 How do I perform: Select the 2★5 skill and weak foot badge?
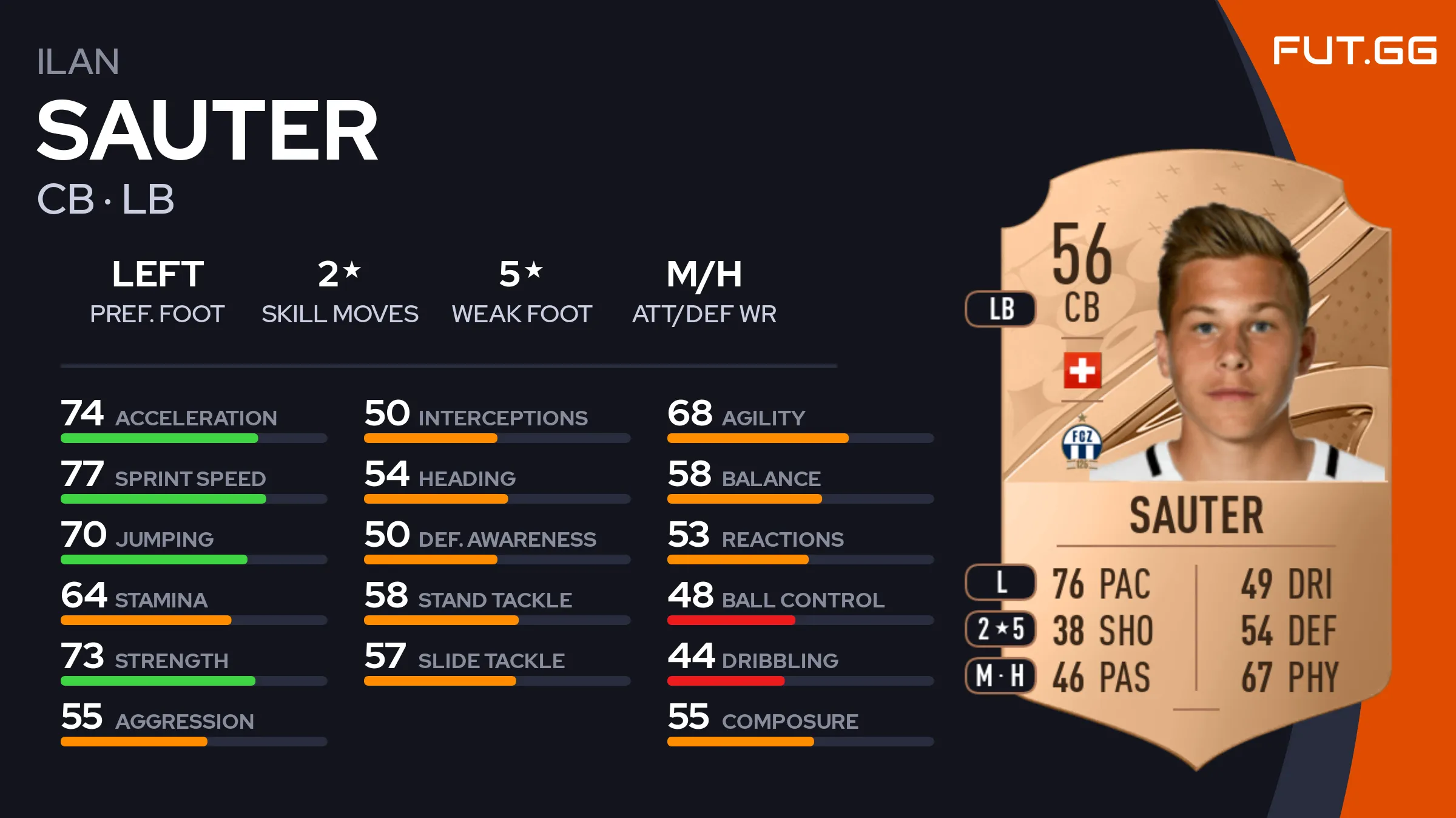[1001, 629]
